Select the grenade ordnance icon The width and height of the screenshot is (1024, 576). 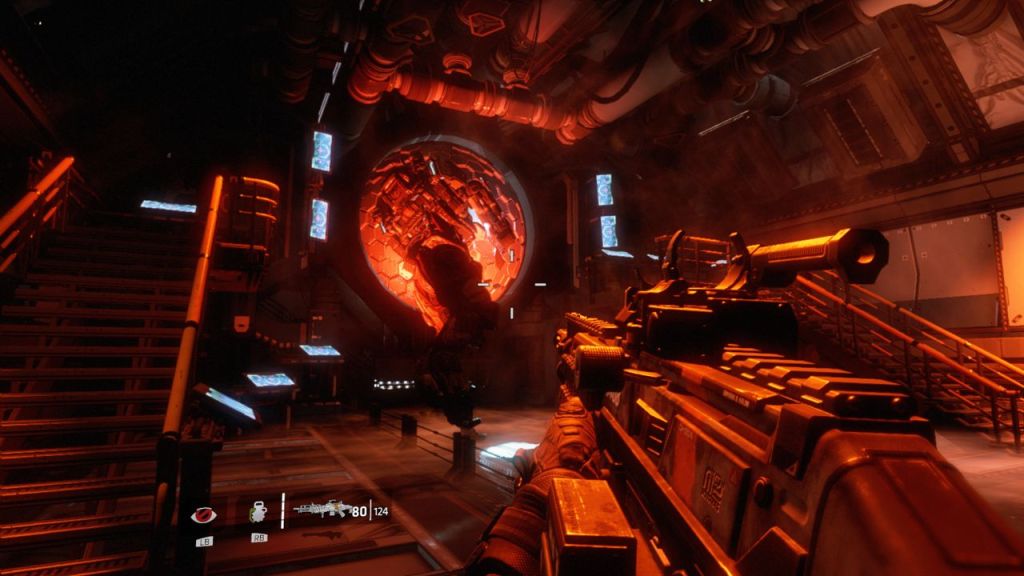258,513
